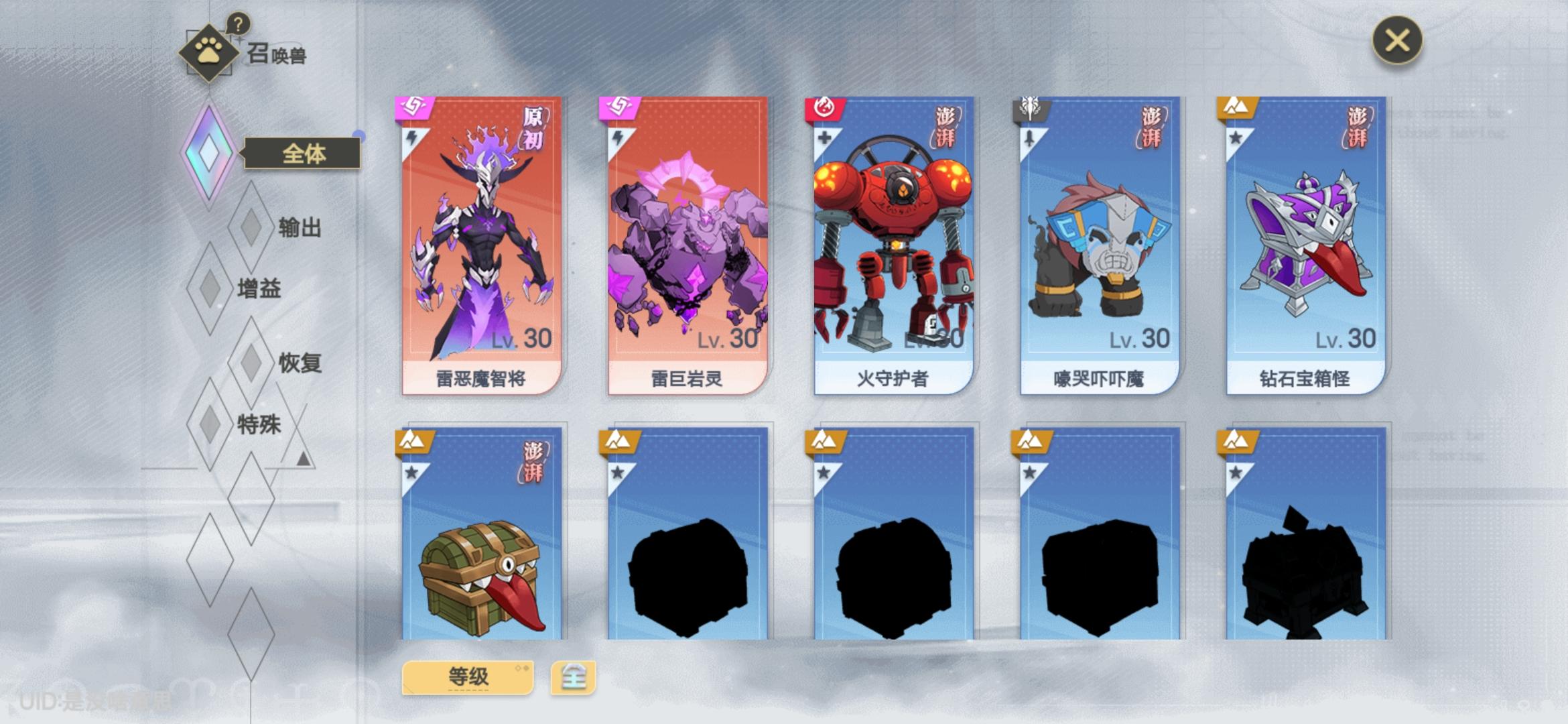
Task: Click the summoned beast paw icon
Action: [210, 50]
